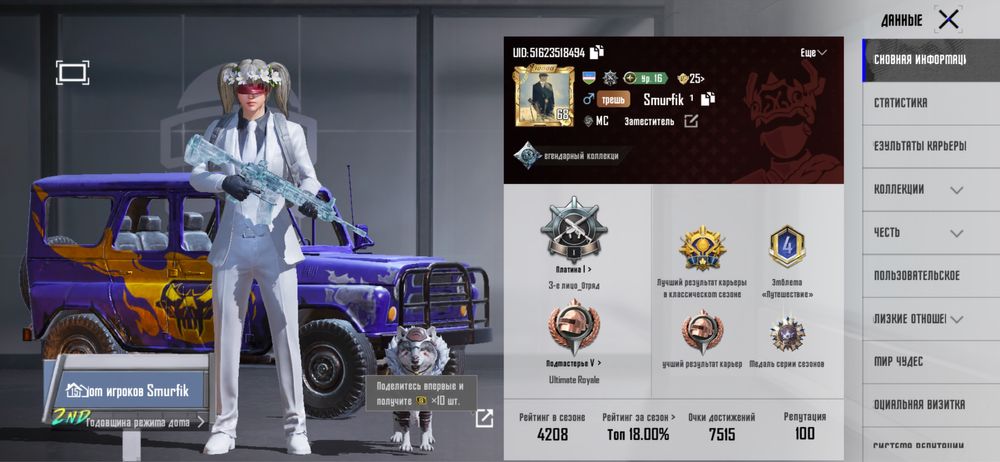
Task: Visit the Smurfik player home
Action: coord(128,391)
